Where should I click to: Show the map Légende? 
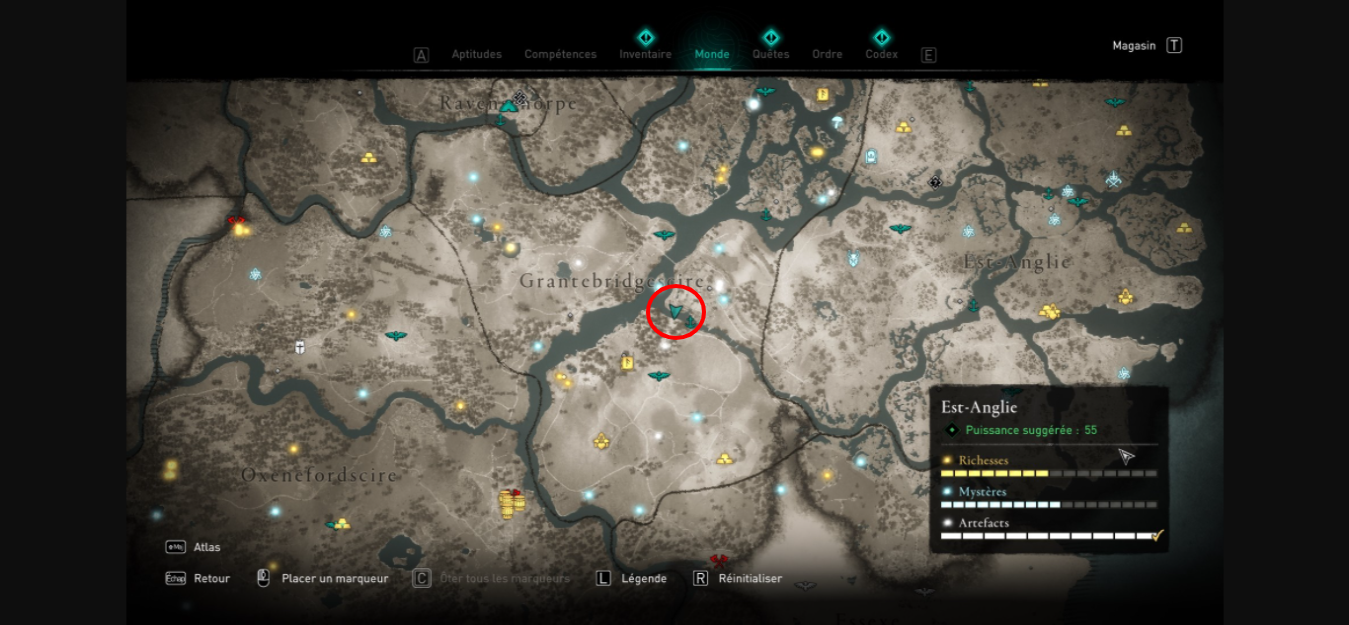click(x=643, y=578)
